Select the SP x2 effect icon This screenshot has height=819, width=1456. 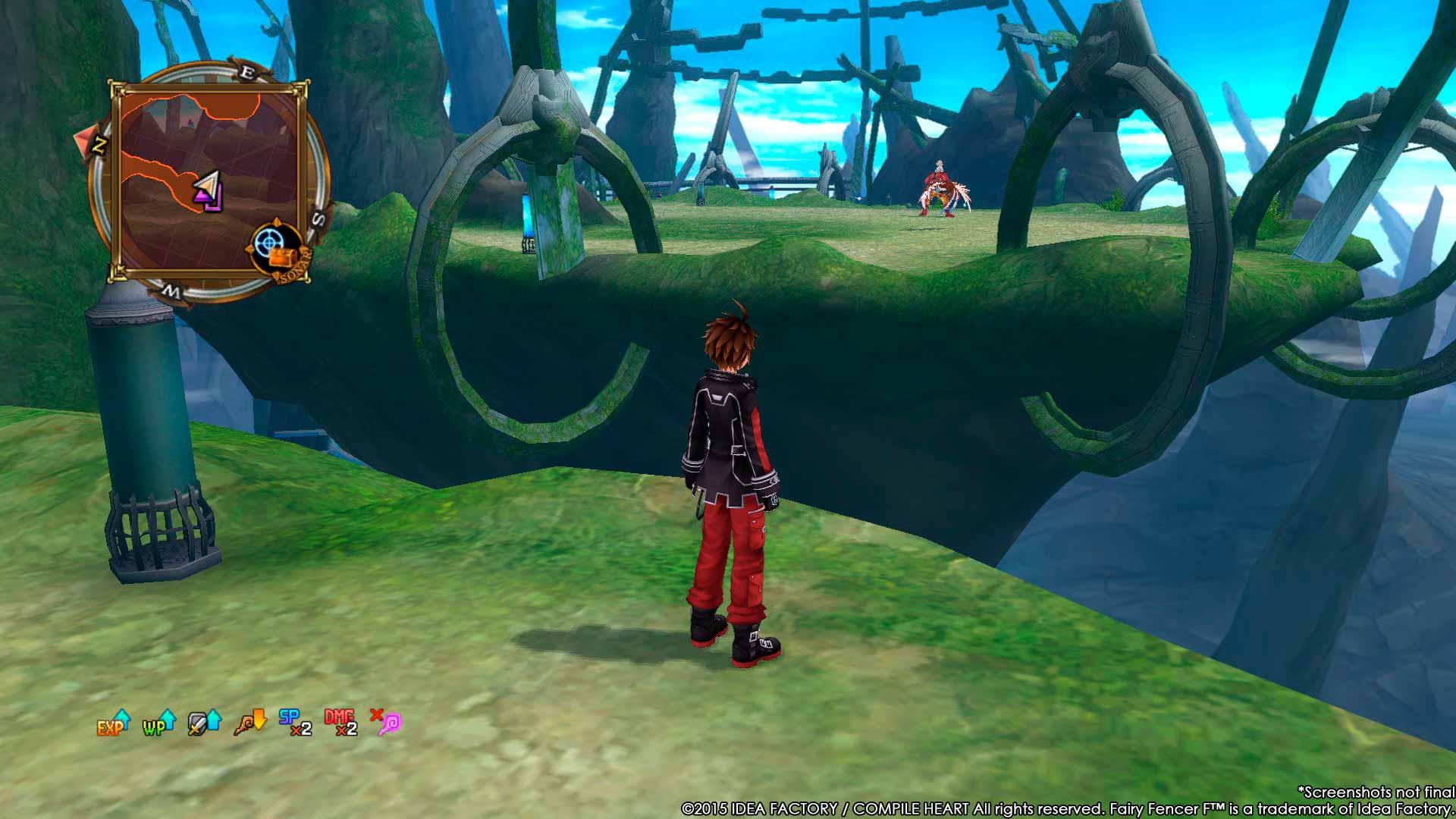(295, 723)
